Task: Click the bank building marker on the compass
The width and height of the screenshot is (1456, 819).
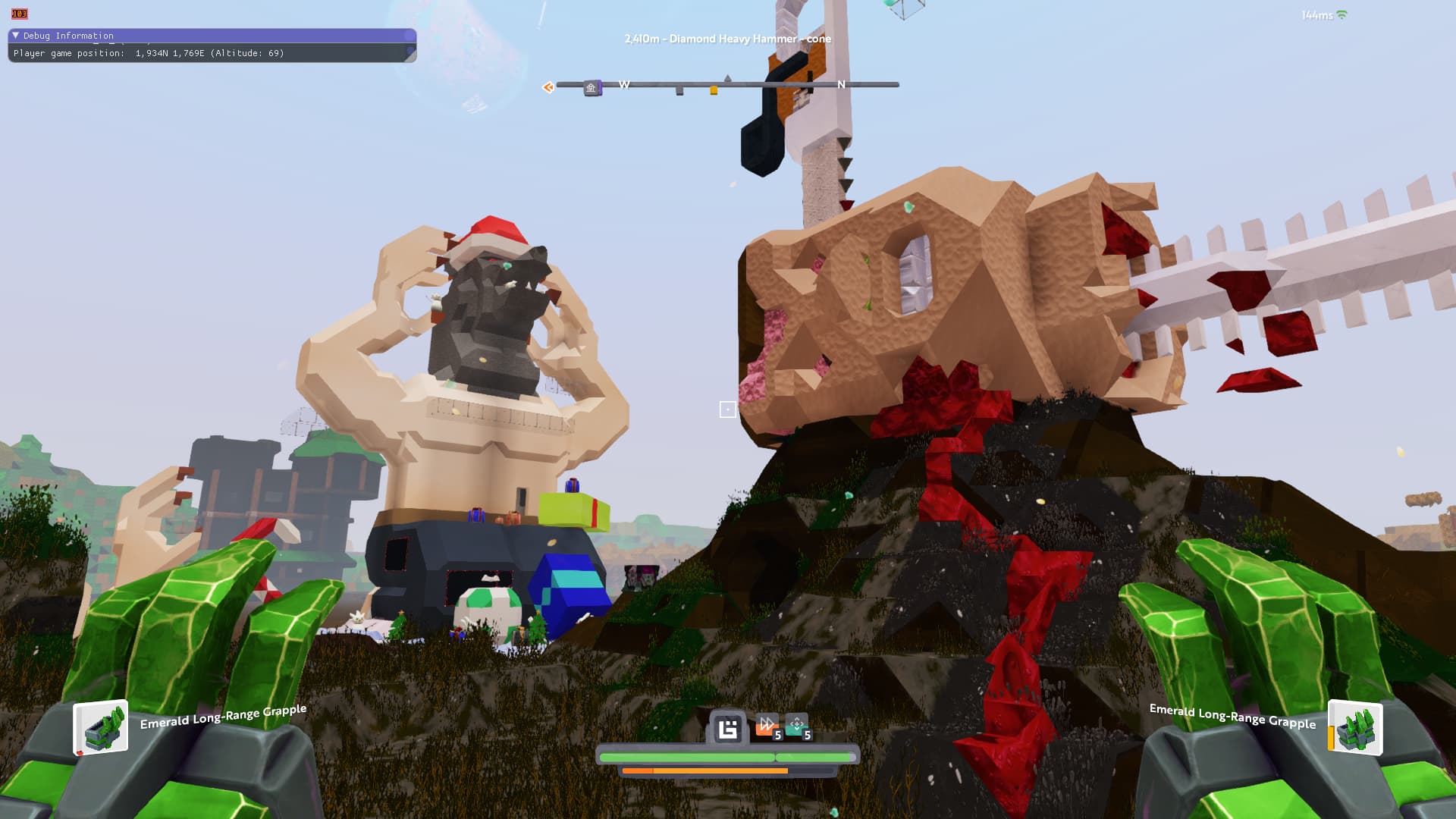Action: [591, 88]
